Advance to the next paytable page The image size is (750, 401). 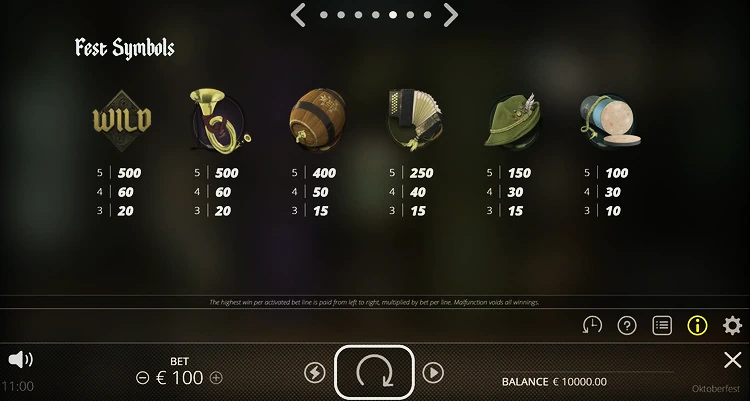coord(450,15)
